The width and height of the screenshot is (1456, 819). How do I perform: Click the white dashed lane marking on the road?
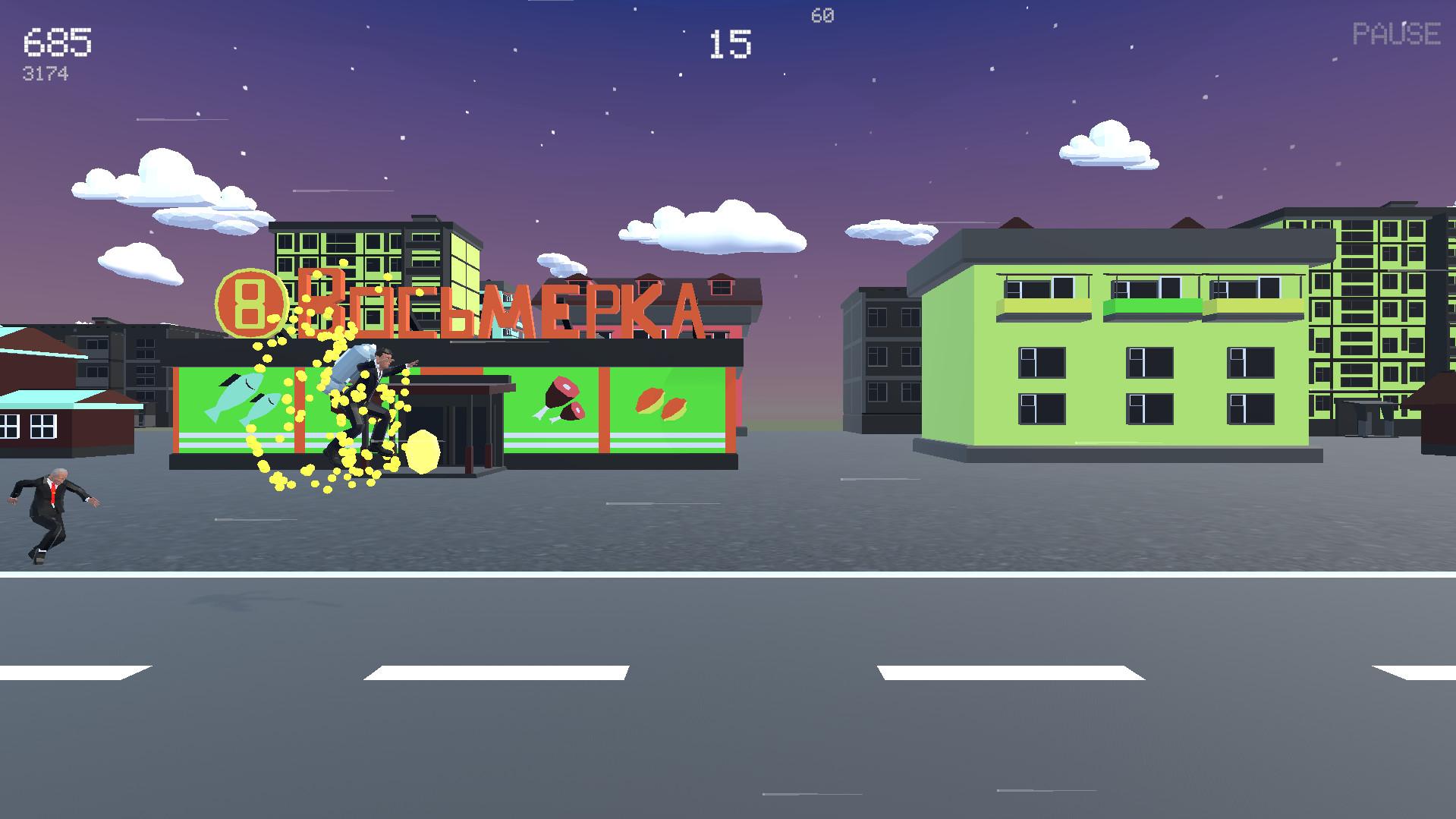(x=493, y=671)
